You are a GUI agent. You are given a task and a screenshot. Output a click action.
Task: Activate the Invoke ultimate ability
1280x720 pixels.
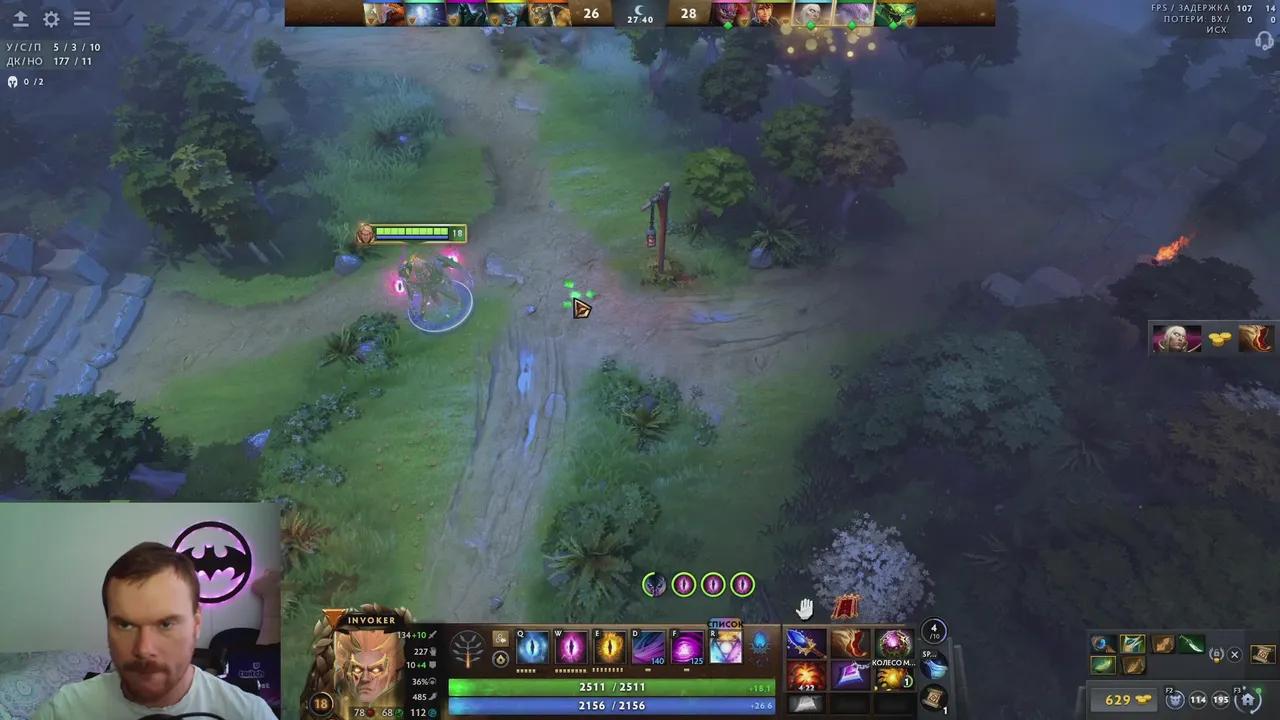point(727,647)
